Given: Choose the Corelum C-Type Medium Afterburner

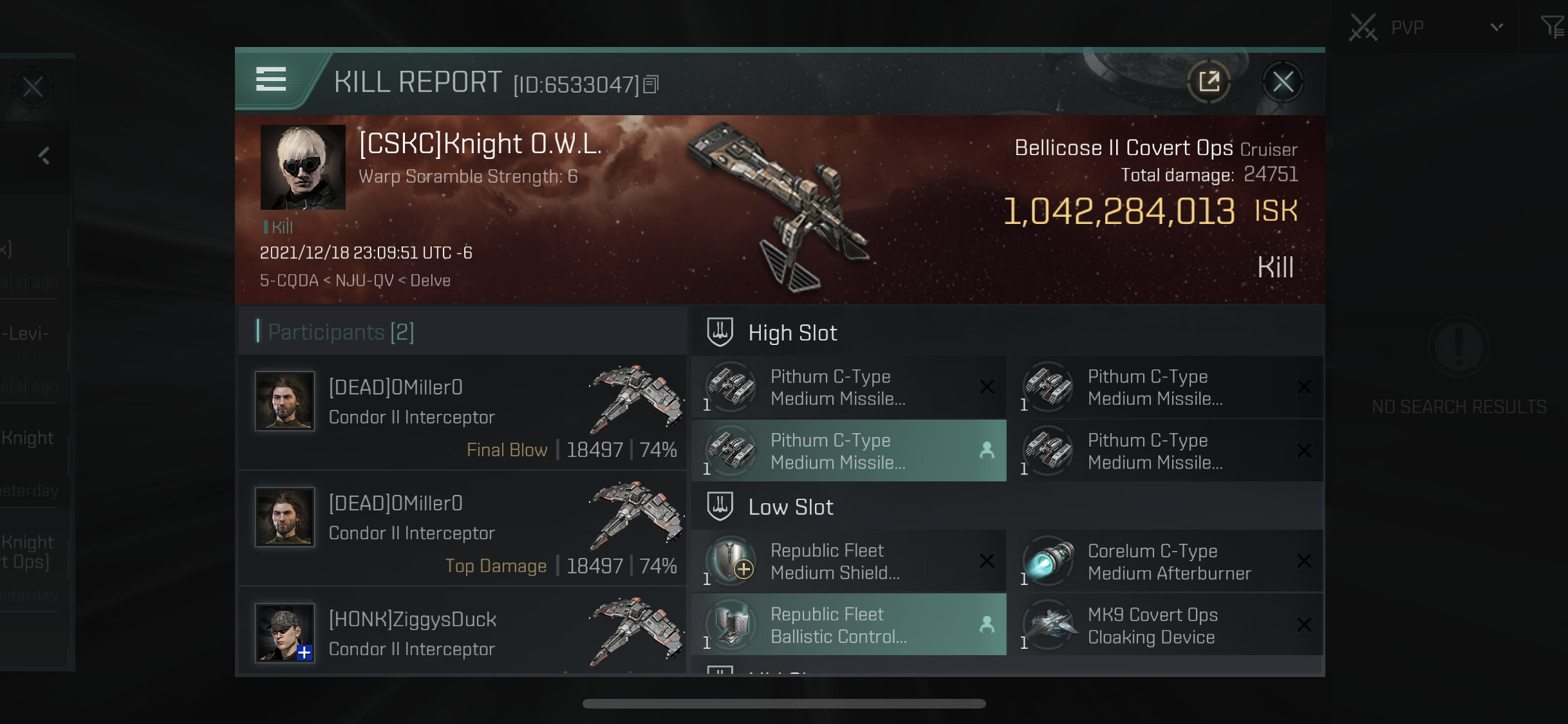Looking at the screenshot, I should (x=1166, y=561).
